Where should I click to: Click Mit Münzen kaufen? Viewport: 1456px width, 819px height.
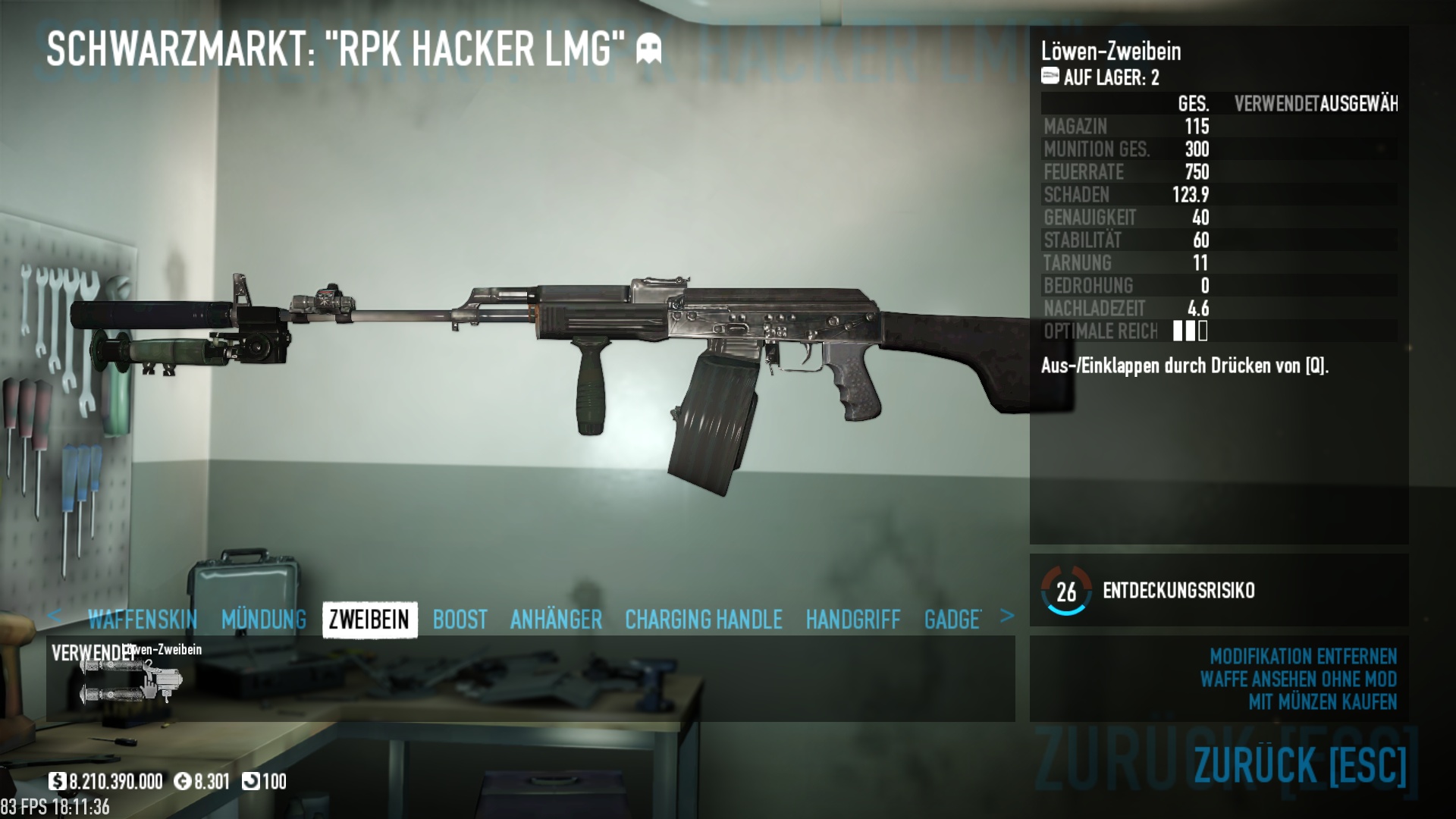pyautogui.click(x=1323, y=702)
